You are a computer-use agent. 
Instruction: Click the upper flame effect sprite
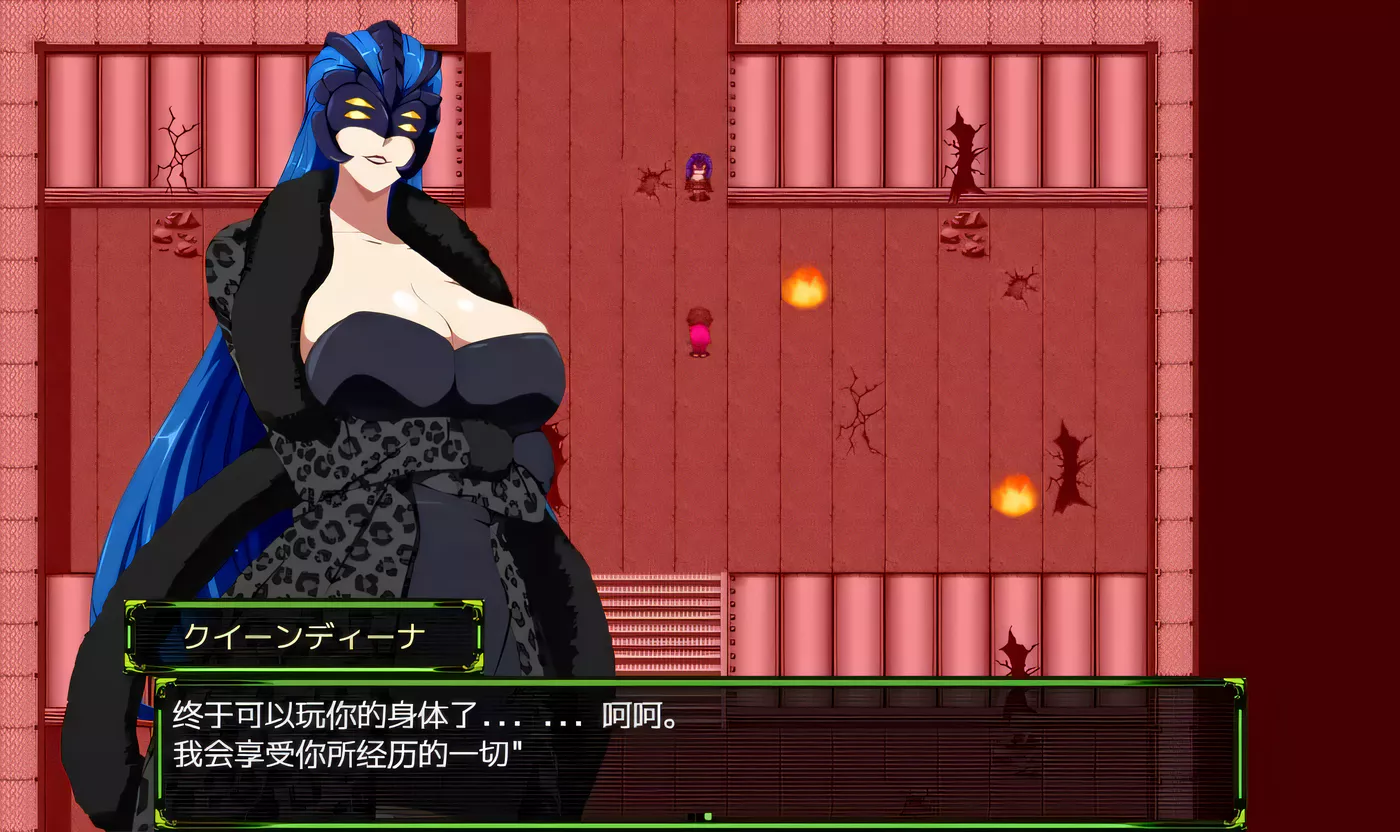tap(807, 290)
